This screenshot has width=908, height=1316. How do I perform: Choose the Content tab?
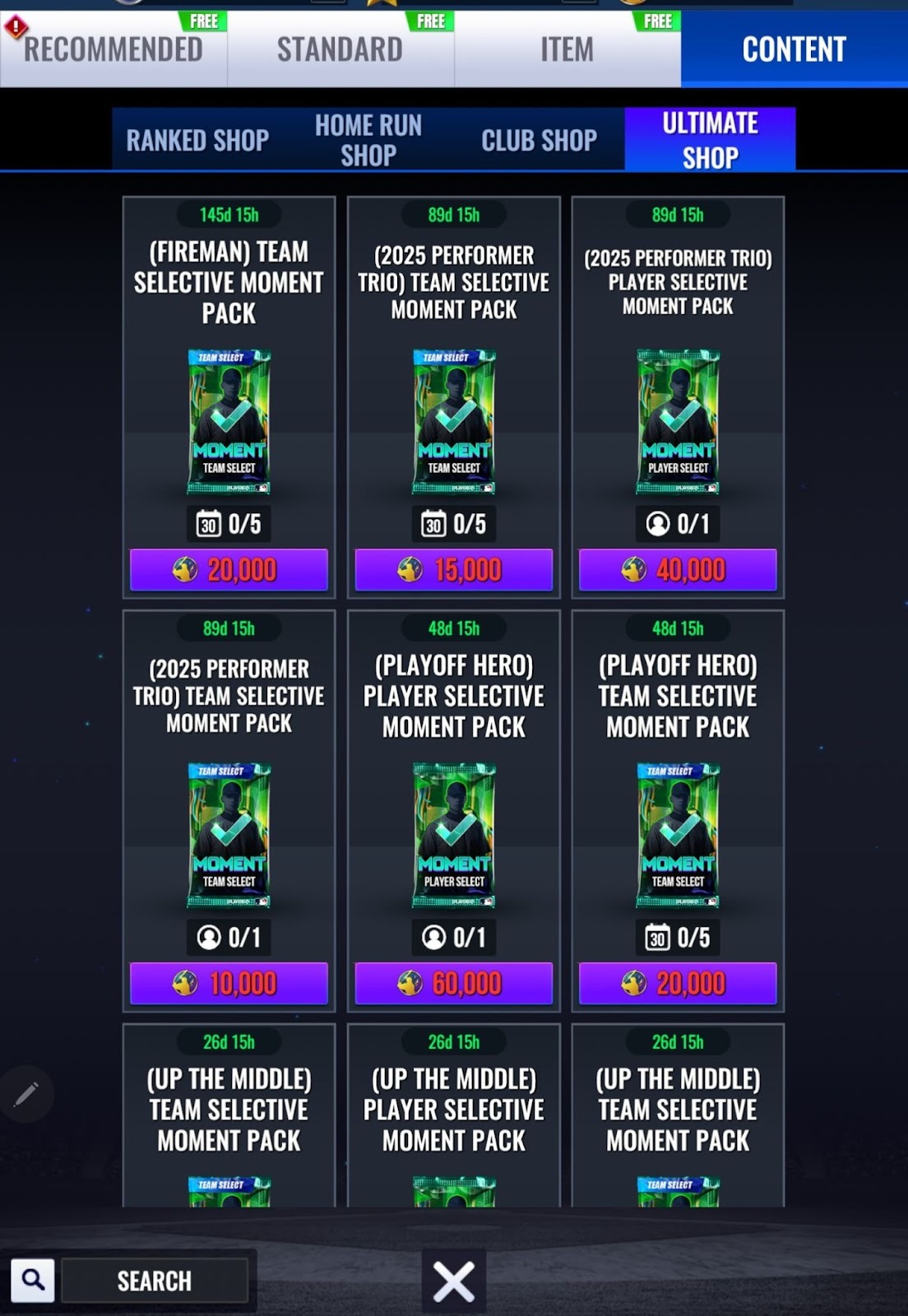[794, 49]
